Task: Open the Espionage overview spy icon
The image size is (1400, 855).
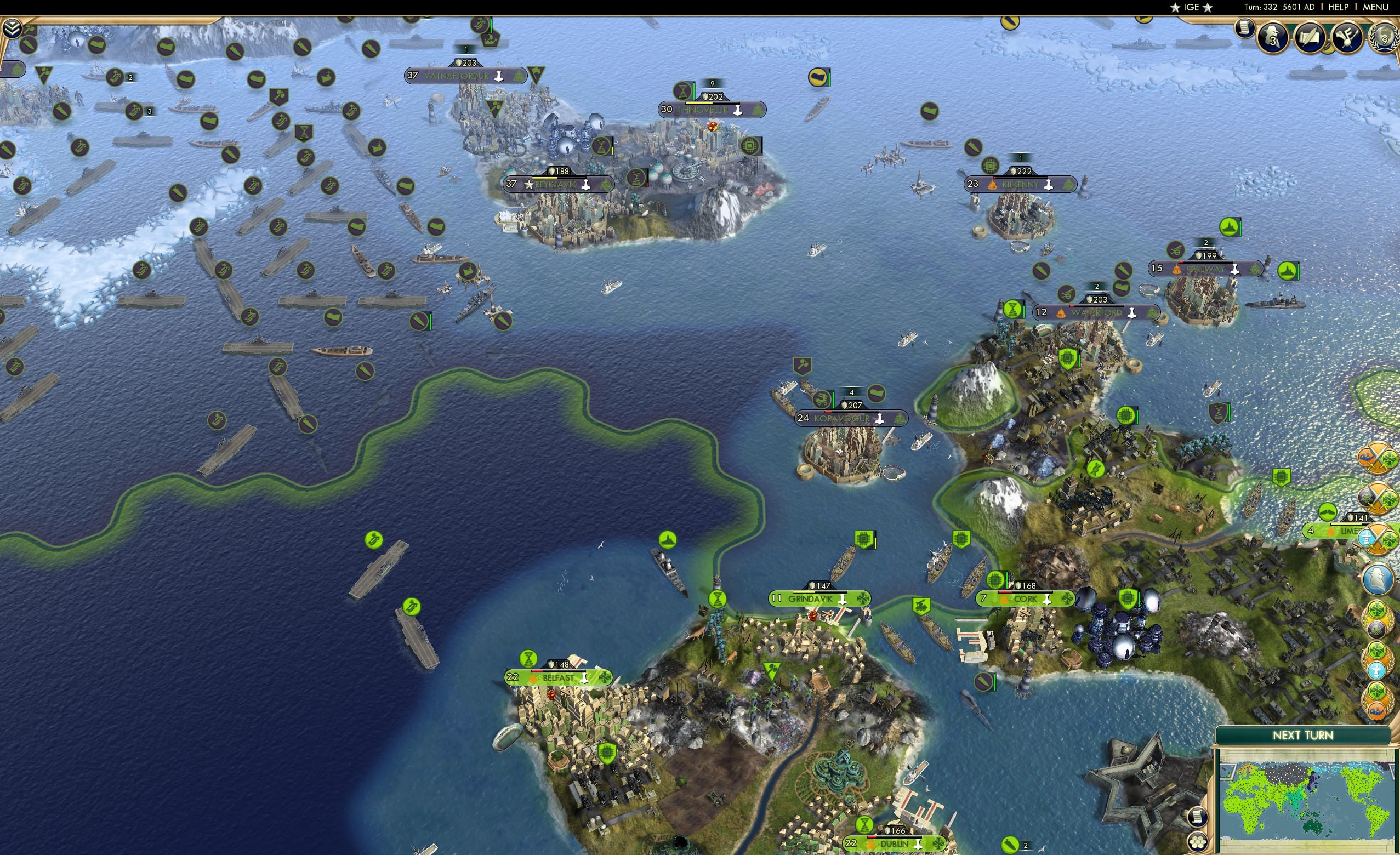Action: [x=1273, y=36]
